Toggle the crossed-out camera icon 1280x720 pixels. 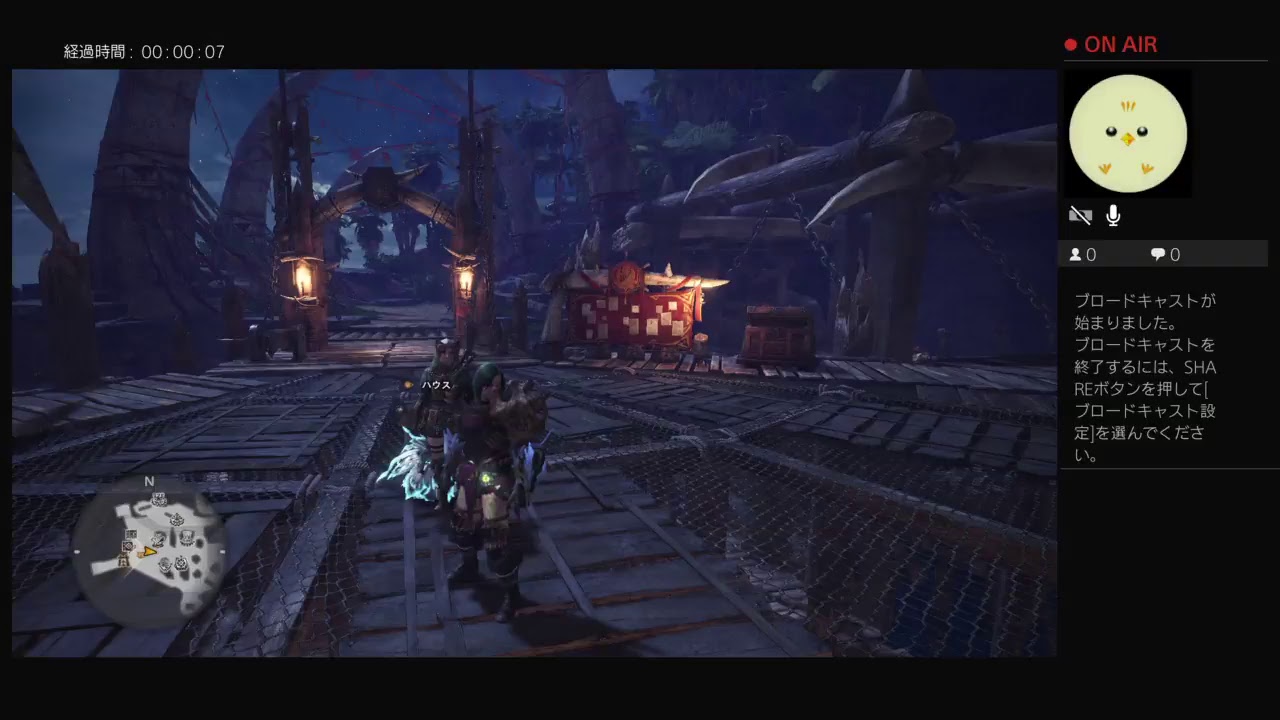(x=1080, y=215)
